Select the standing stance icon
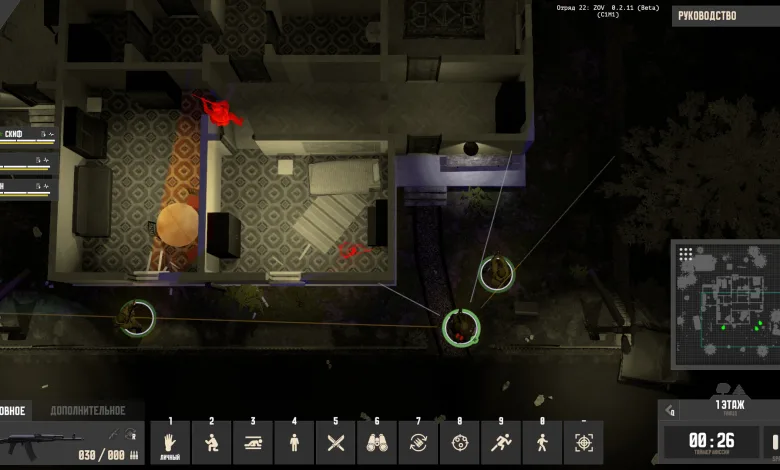Image resolution: width=780 pixels, height=470 pixels. 294,442
